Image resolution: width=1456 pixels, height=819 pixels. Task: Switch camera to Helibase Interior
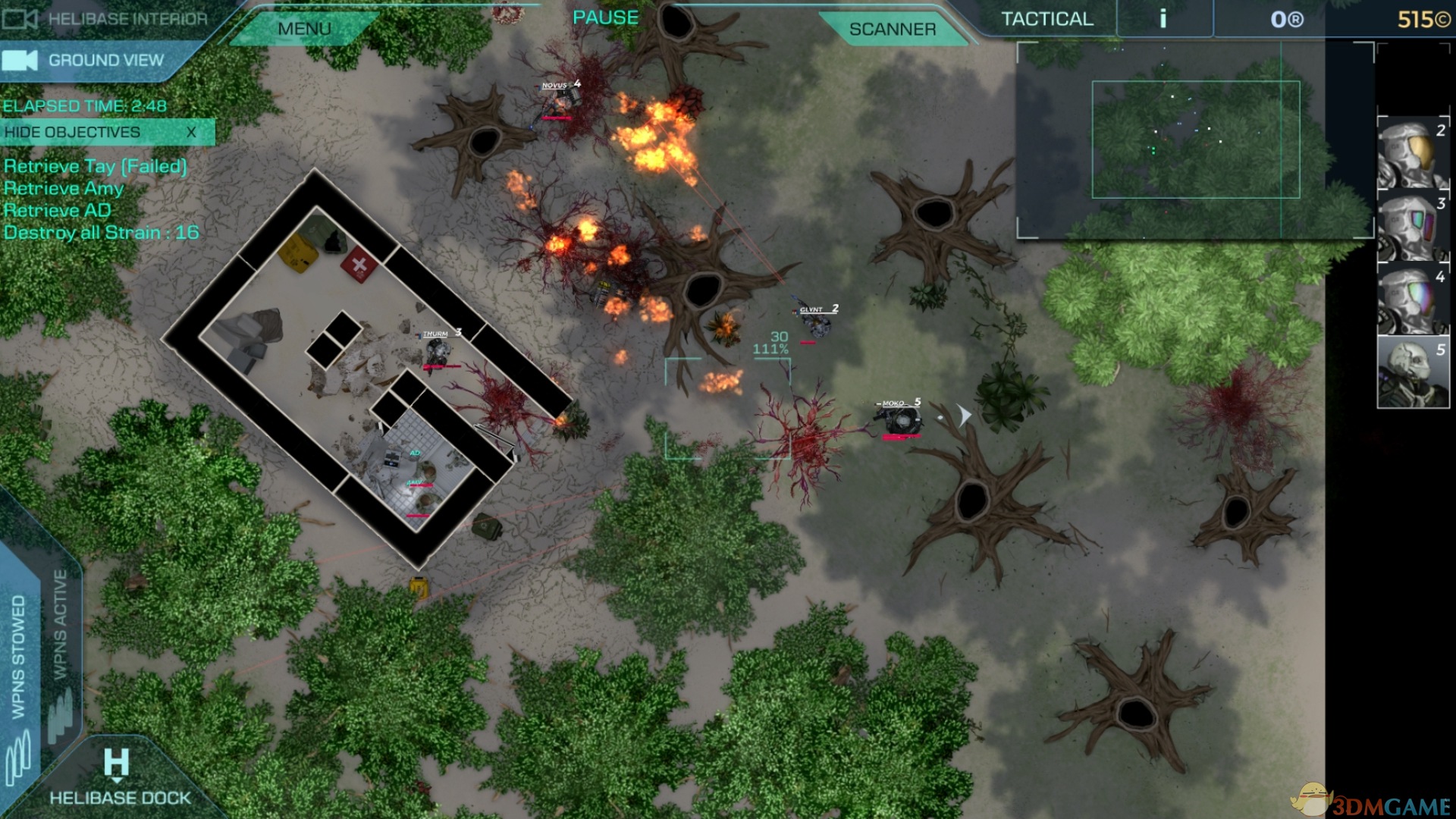106,19
